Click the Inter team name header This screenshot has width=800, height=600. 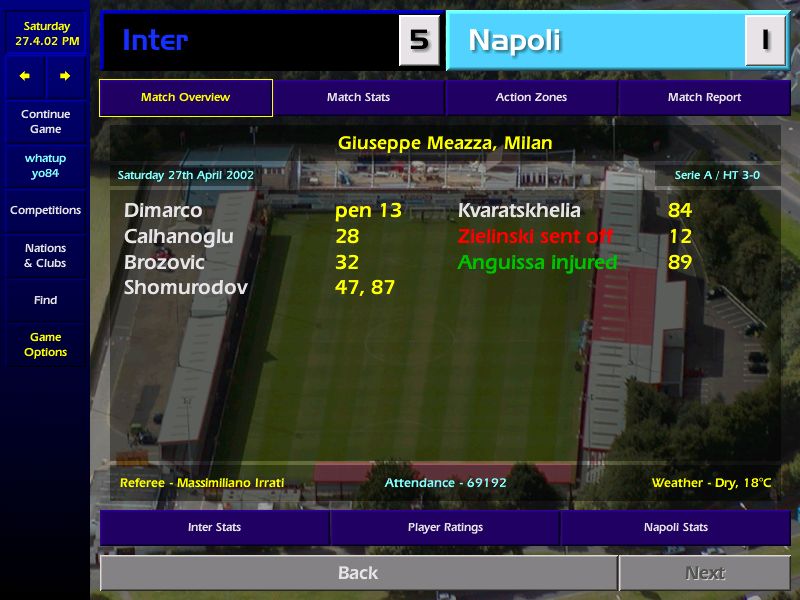(x=155, y=41)
